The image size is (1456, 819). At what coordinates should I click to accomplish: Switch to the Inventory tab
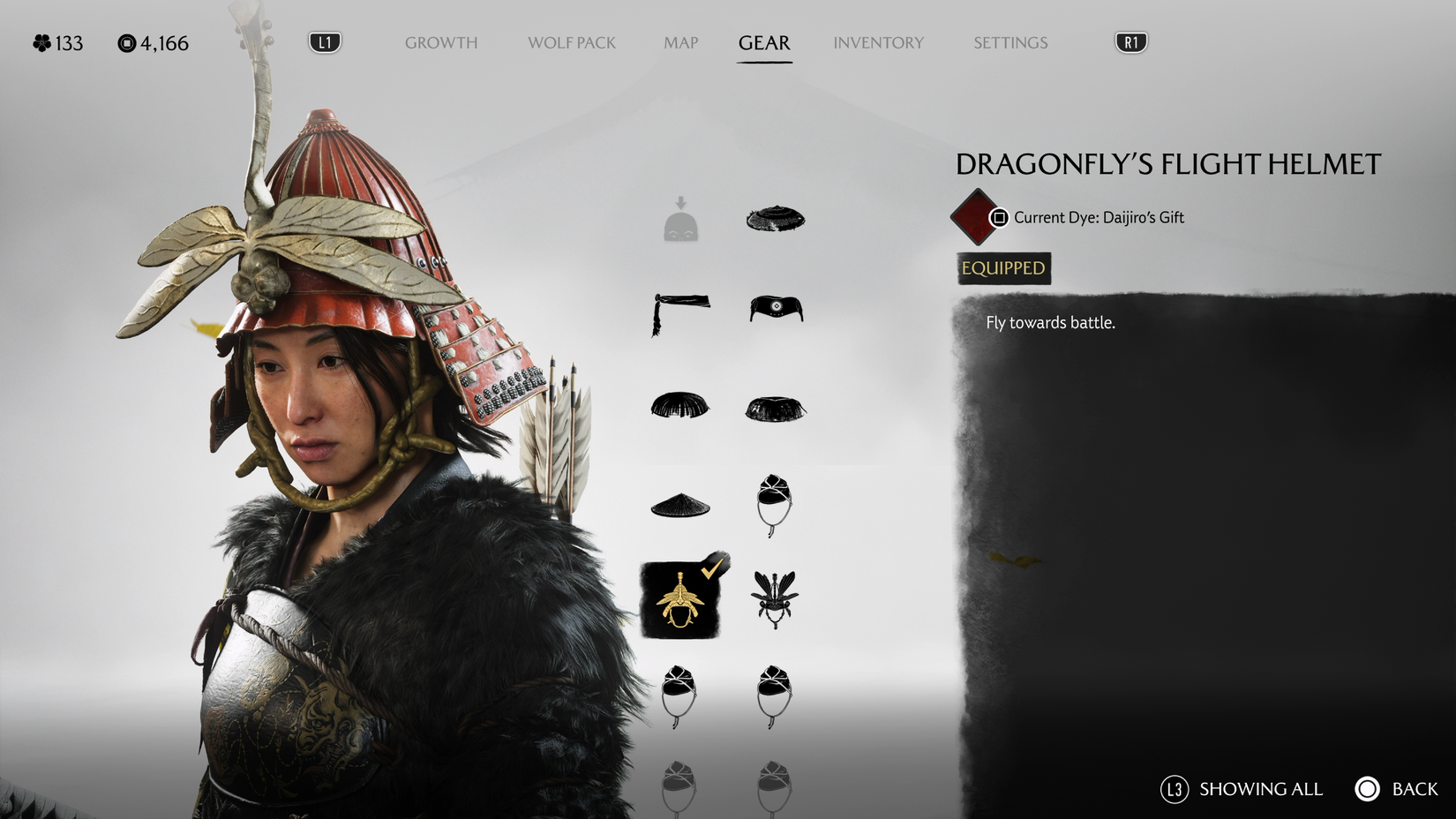(x=878, y=42)
